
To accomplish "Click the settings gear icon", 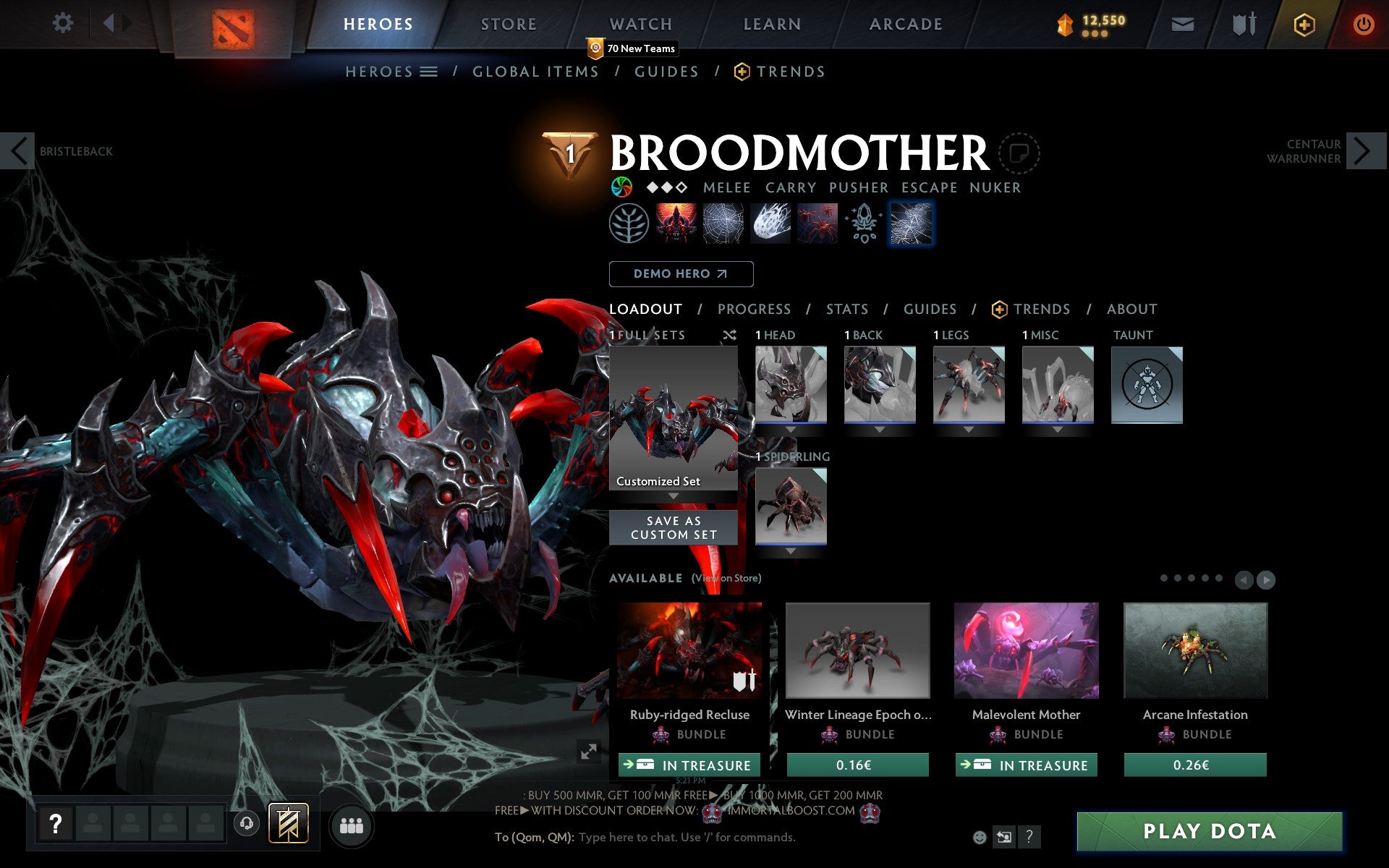I will pos(64,23).
